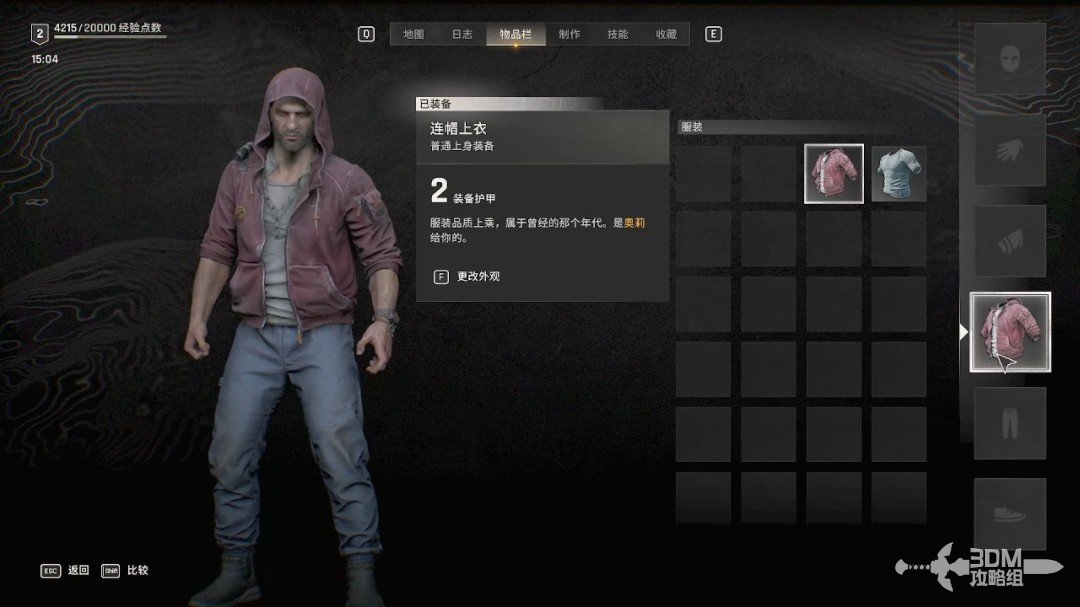The height and width of the screenshot is (607, 1080).
Task: Select the gloves equipment slot
Action: [1009, 149]
